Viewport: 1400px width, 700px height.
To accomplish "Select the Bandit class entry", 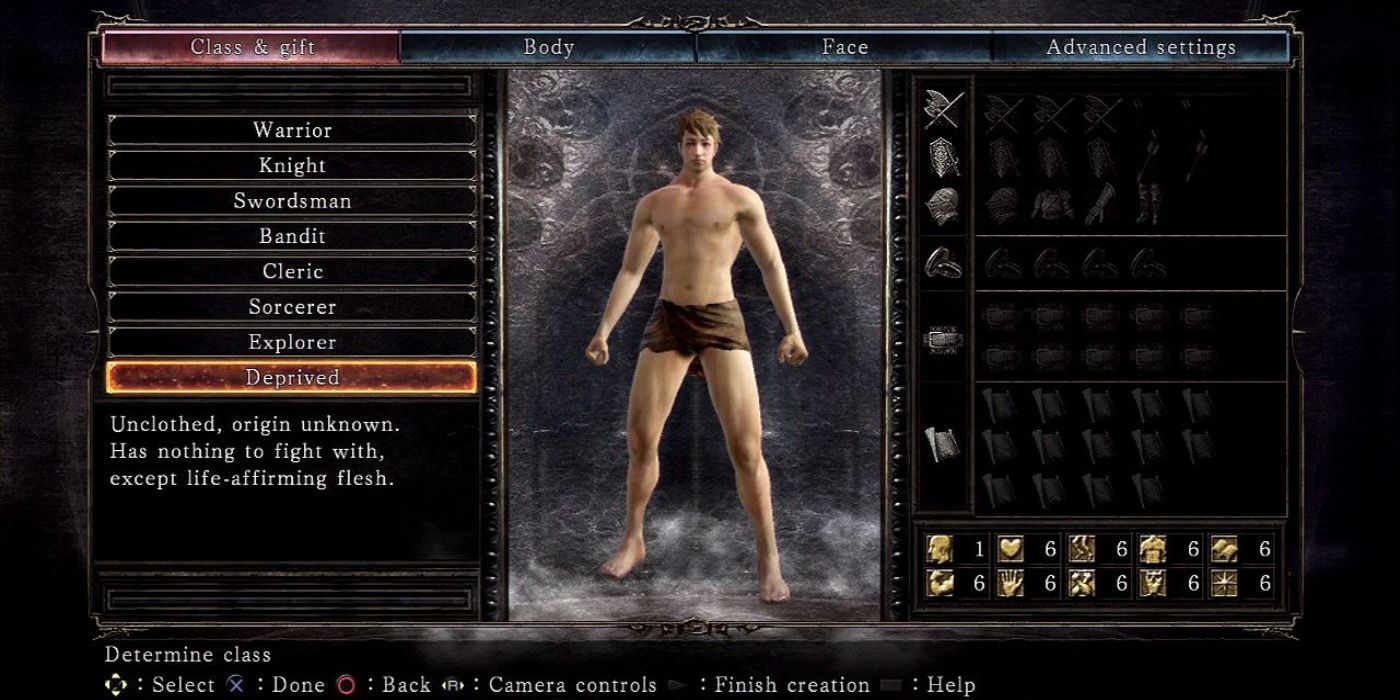I will point(292,236).
